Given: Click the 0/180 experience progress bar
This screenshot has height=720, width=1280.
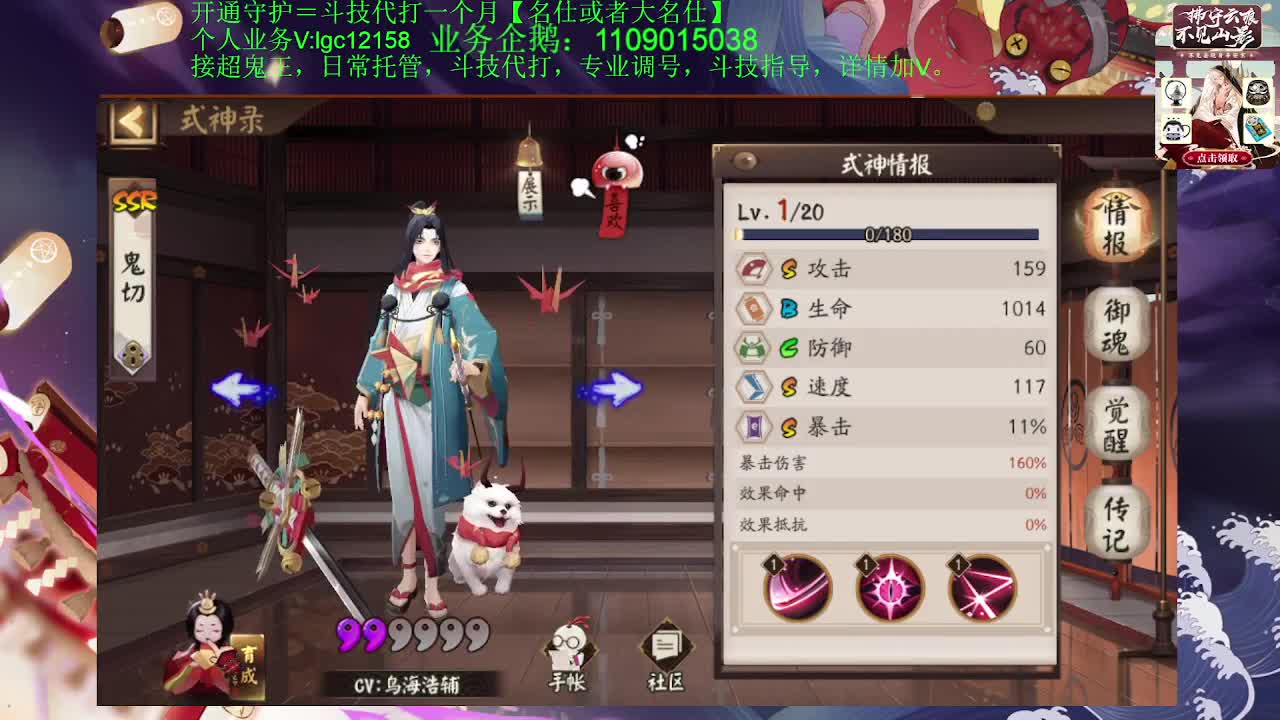Looking at the screenshot, I should (890, 234).
